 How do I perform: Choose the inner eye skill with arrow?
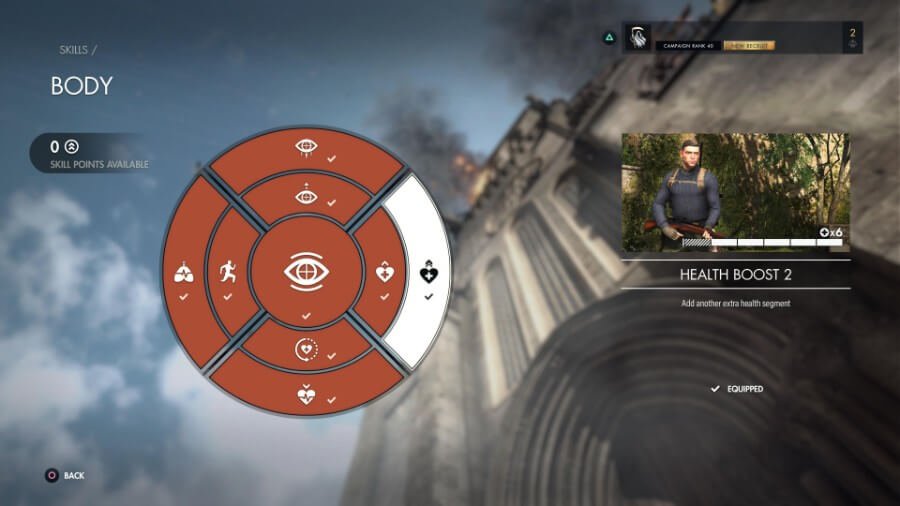click(x=306, y=196)
